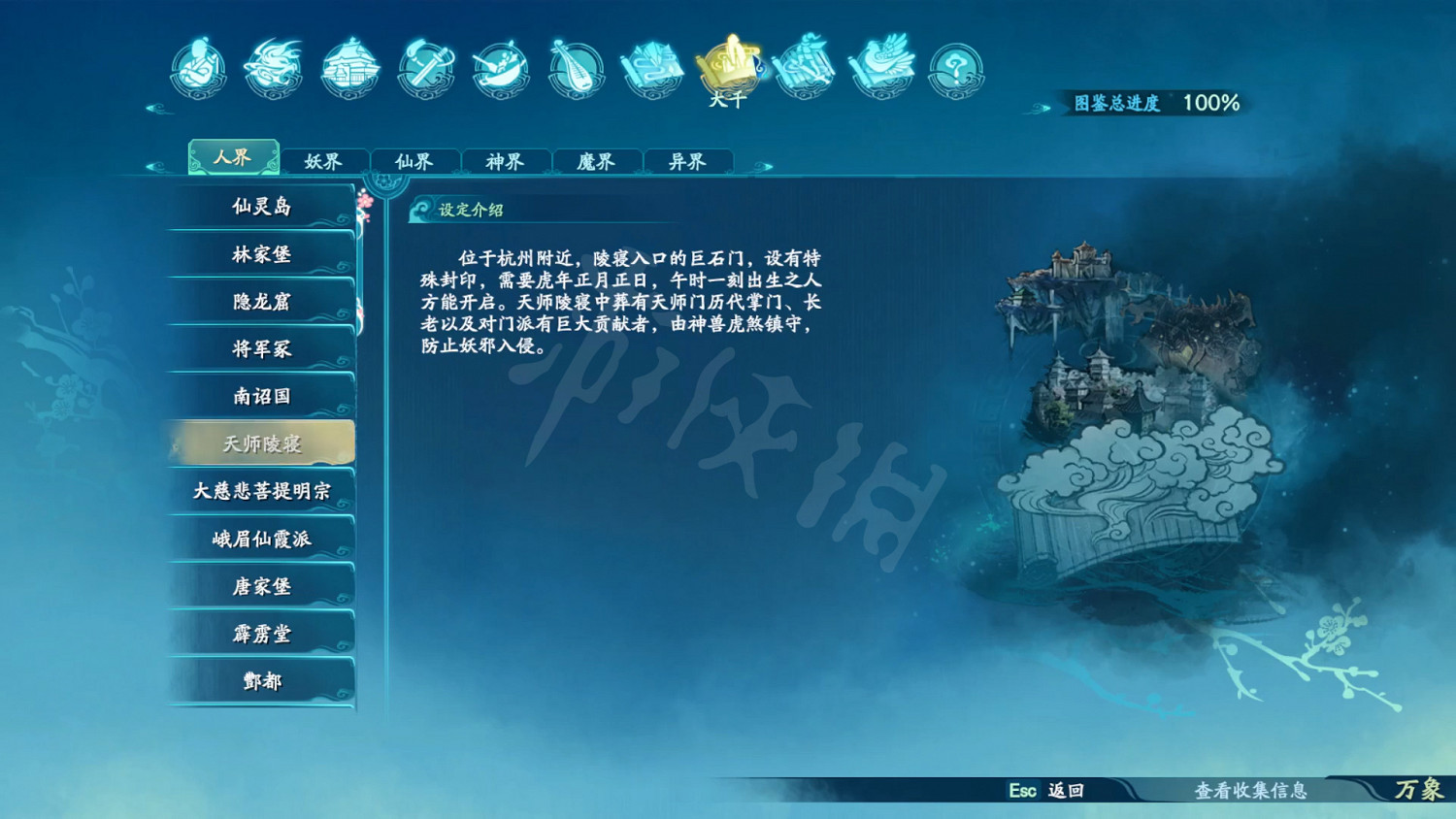
Task: Switch to the 妖界 tab
Action: pyautogui.click(x=324, y=160)
